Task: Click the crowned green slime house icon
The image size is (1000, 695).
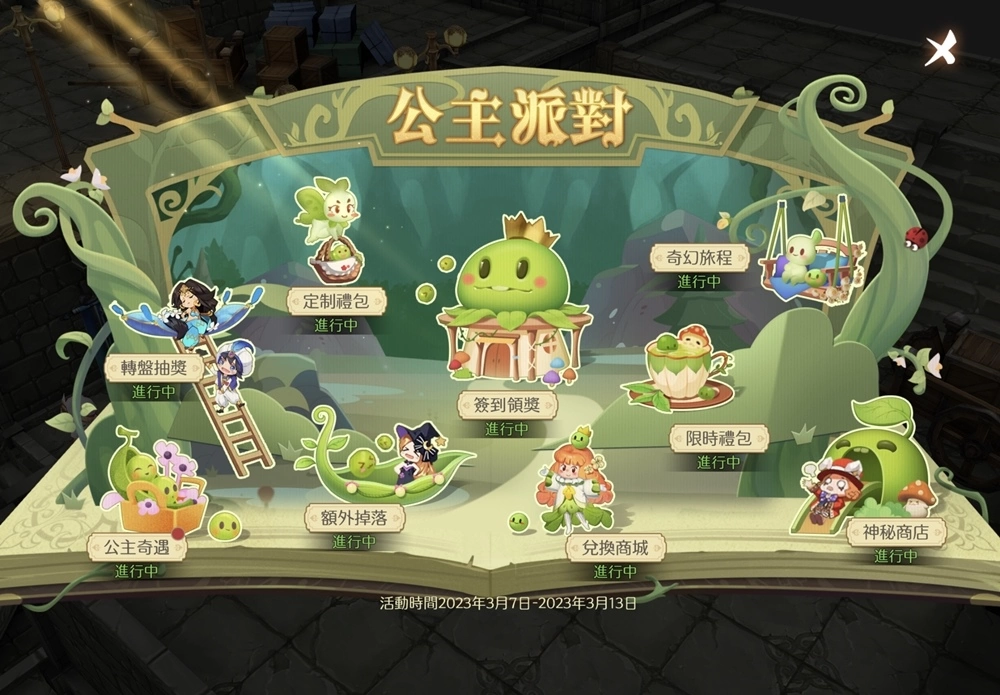Action: click(x=508, y=305)
